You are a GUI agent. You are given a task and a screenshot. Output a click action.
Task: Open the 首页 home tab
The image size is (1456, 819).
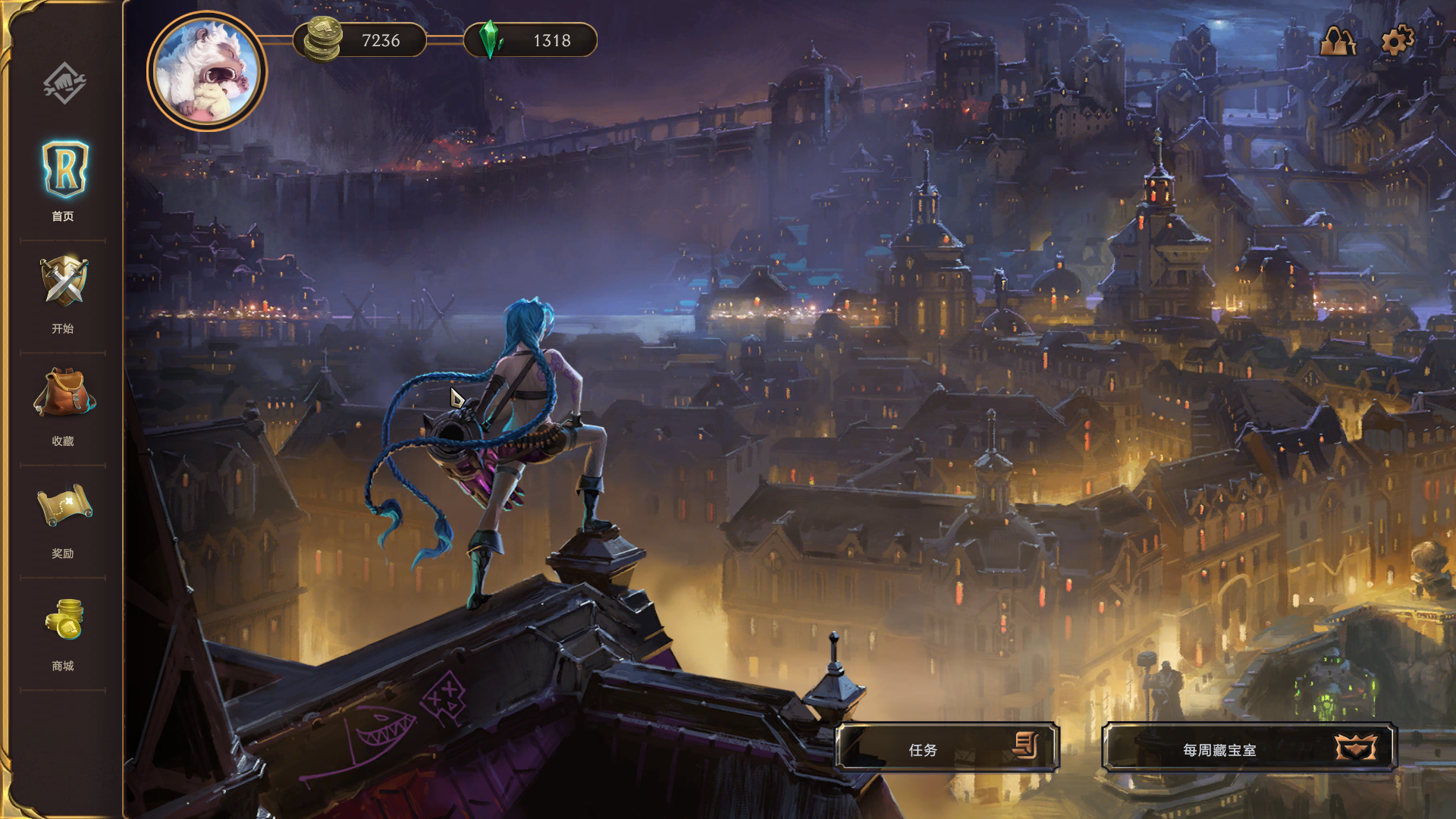point(64,179)
